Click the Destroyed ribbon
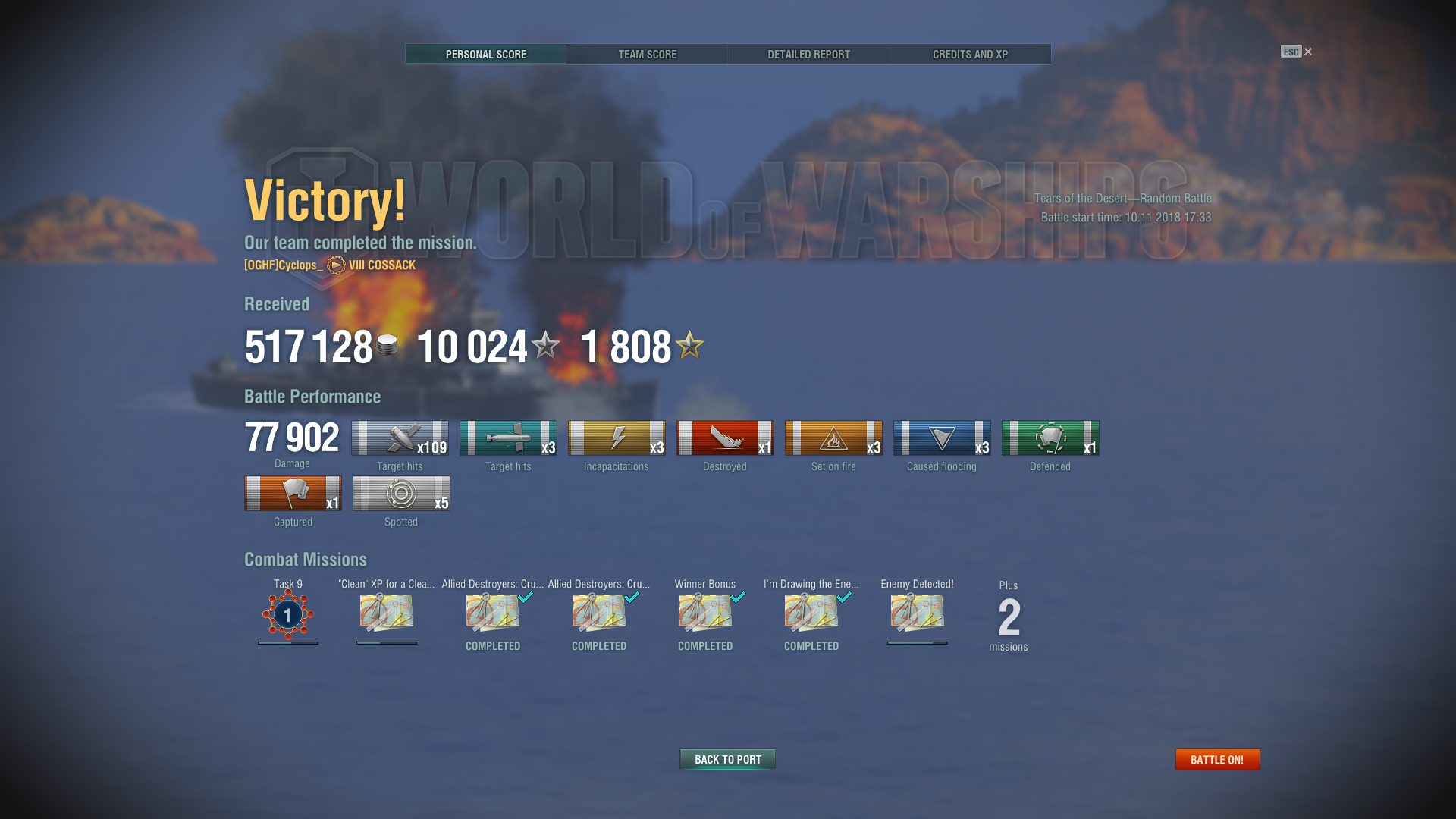 (725, 438)
